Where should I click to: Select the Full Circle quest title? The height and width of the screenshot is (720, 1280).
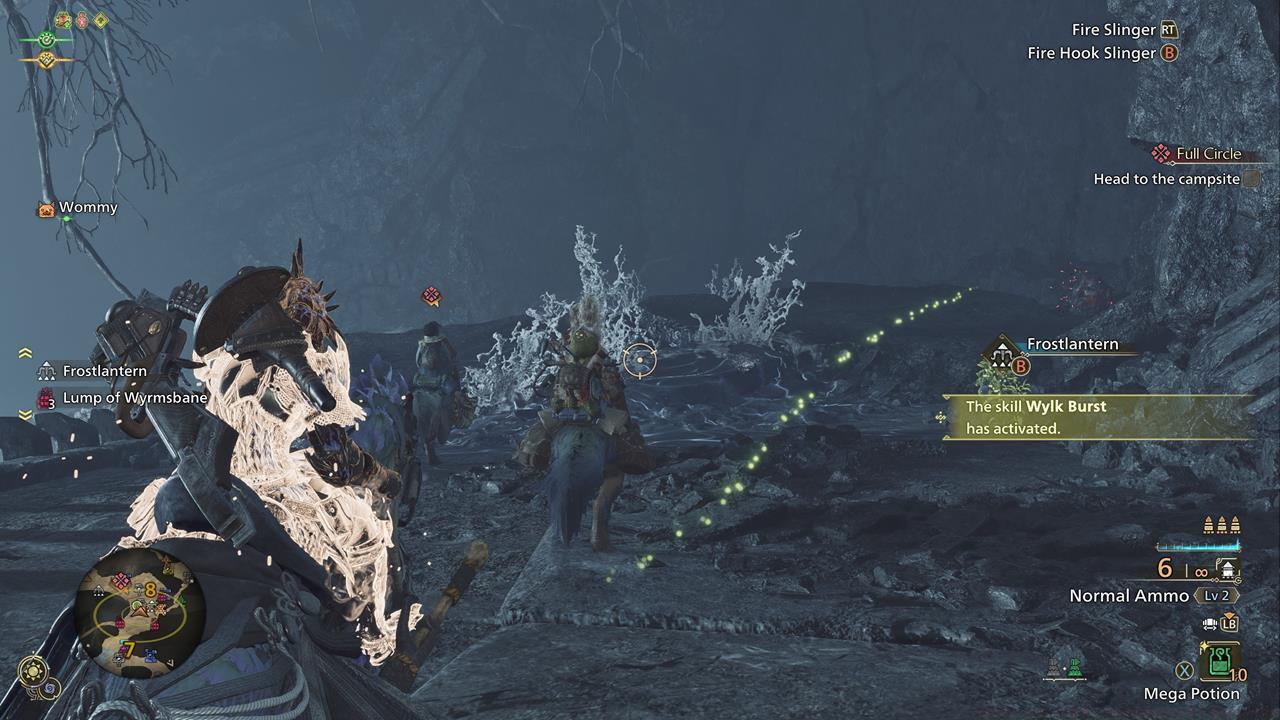coord(1208,153)
